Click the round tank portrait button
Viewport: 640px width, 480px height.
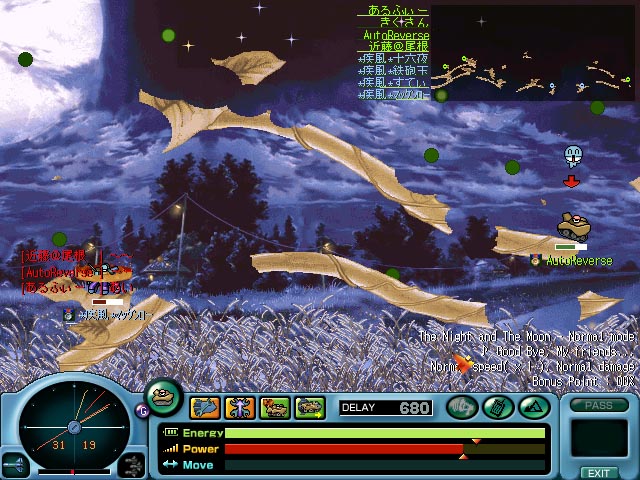[x=164, y=395]
